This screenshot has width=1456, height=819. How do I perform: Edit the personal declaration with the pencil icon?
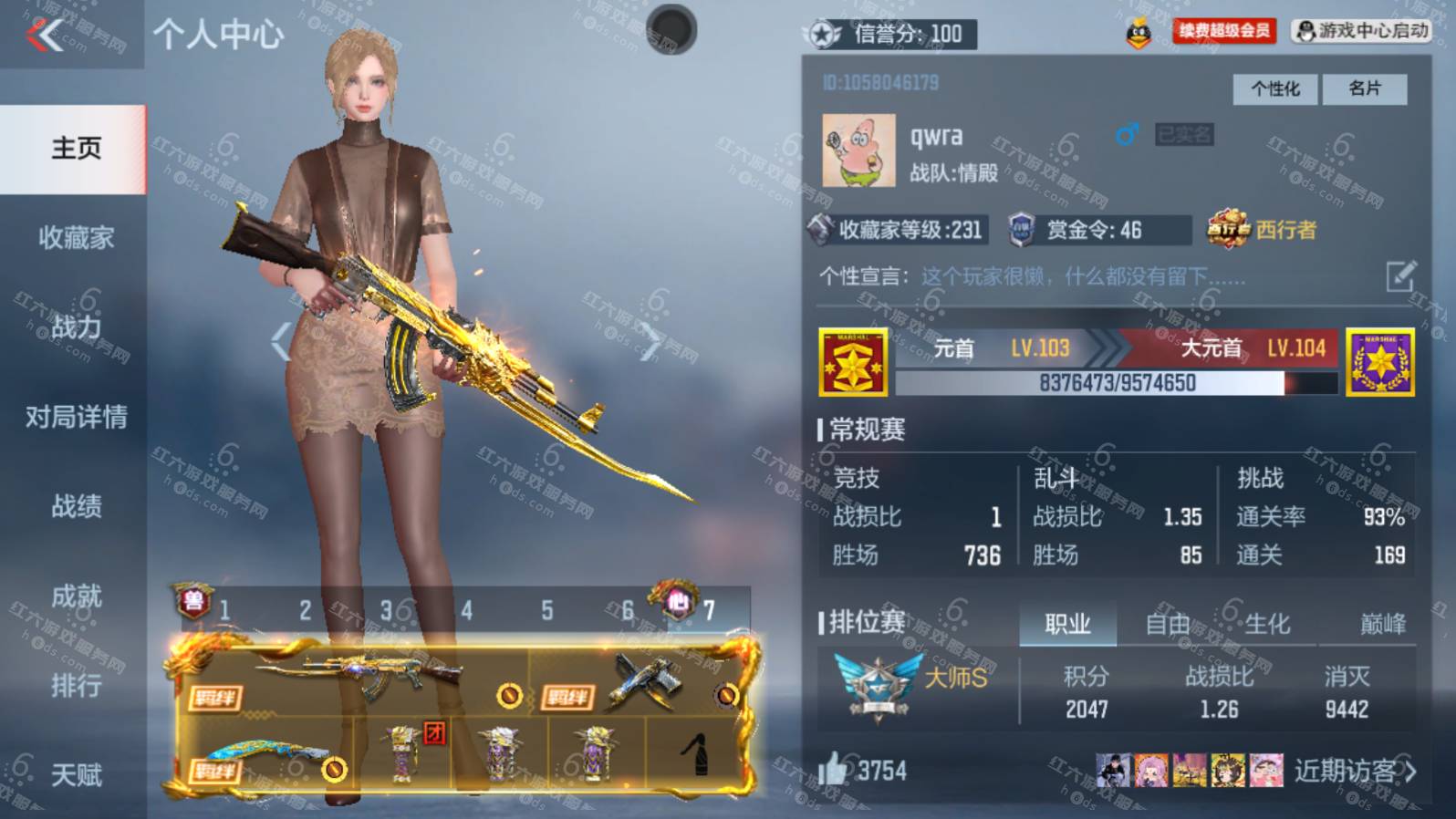tap(1400, 275)
